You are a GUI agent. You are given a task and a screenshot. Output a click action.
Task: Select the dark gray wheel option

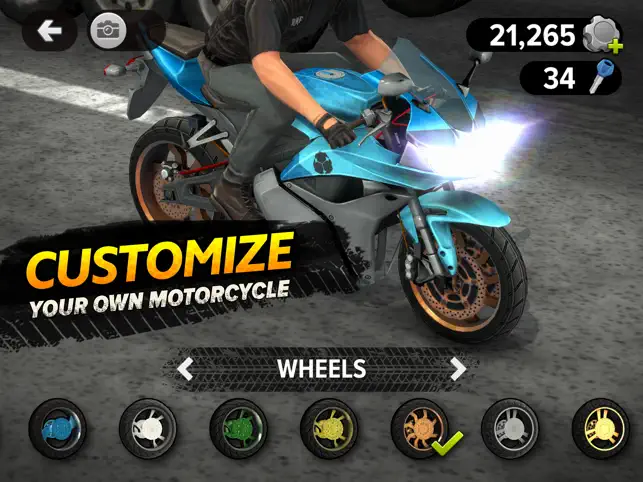click(510, 429)
